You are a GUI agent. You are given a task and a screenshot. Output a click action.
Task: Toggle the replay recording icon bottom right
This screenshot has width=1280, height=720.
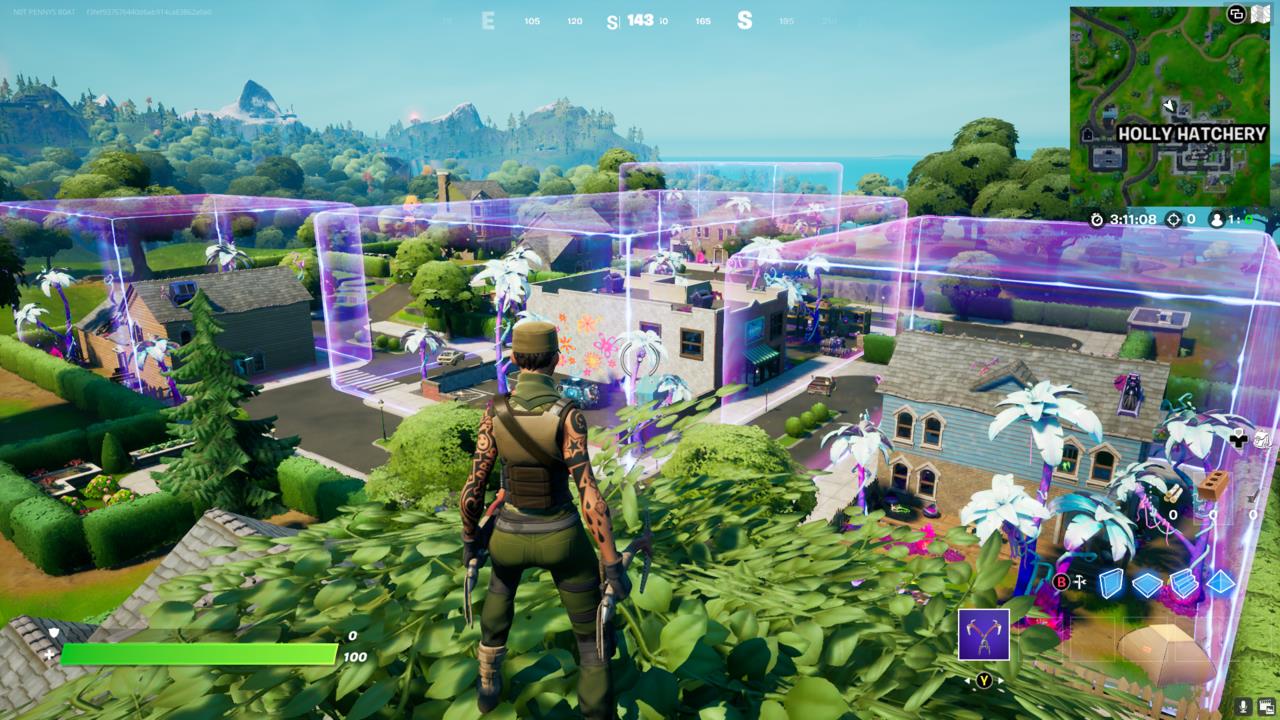click(x=1267, y=706)
